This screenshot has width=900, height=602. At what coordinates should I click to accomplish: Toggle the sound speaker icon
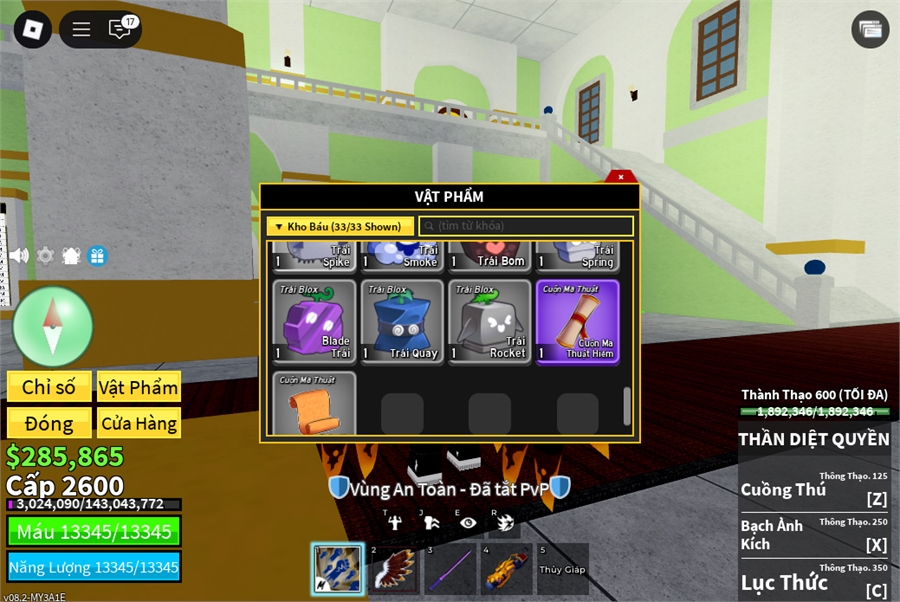[19, 255]
